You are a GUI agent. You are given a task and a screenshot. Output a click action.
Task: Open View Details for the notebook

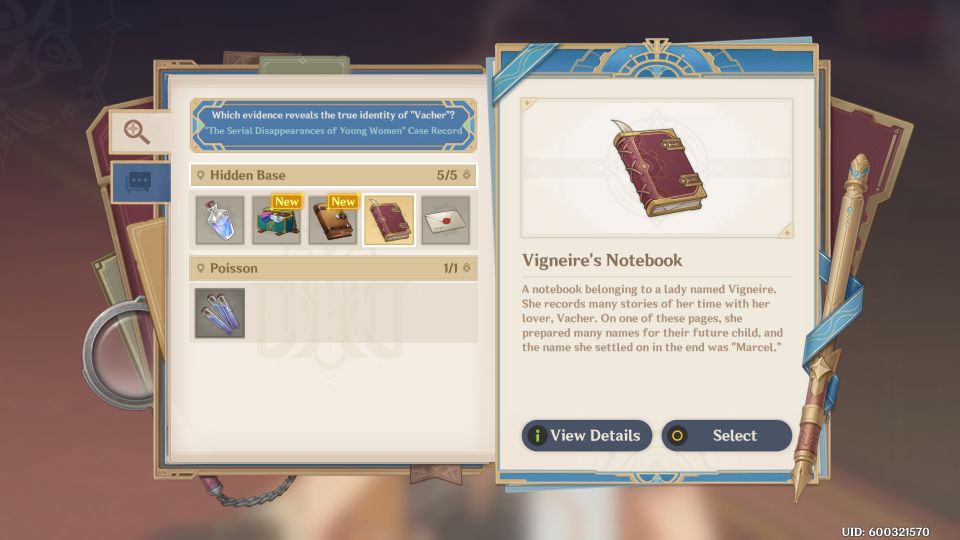coord(587,435)
